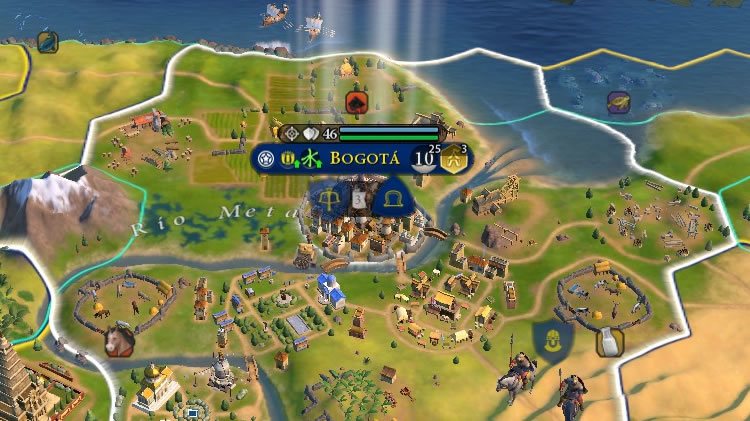Screen dimensions: 750x421
Task: Select the crossbow unit flag under Bogotá
Action: tap(328, 200)
